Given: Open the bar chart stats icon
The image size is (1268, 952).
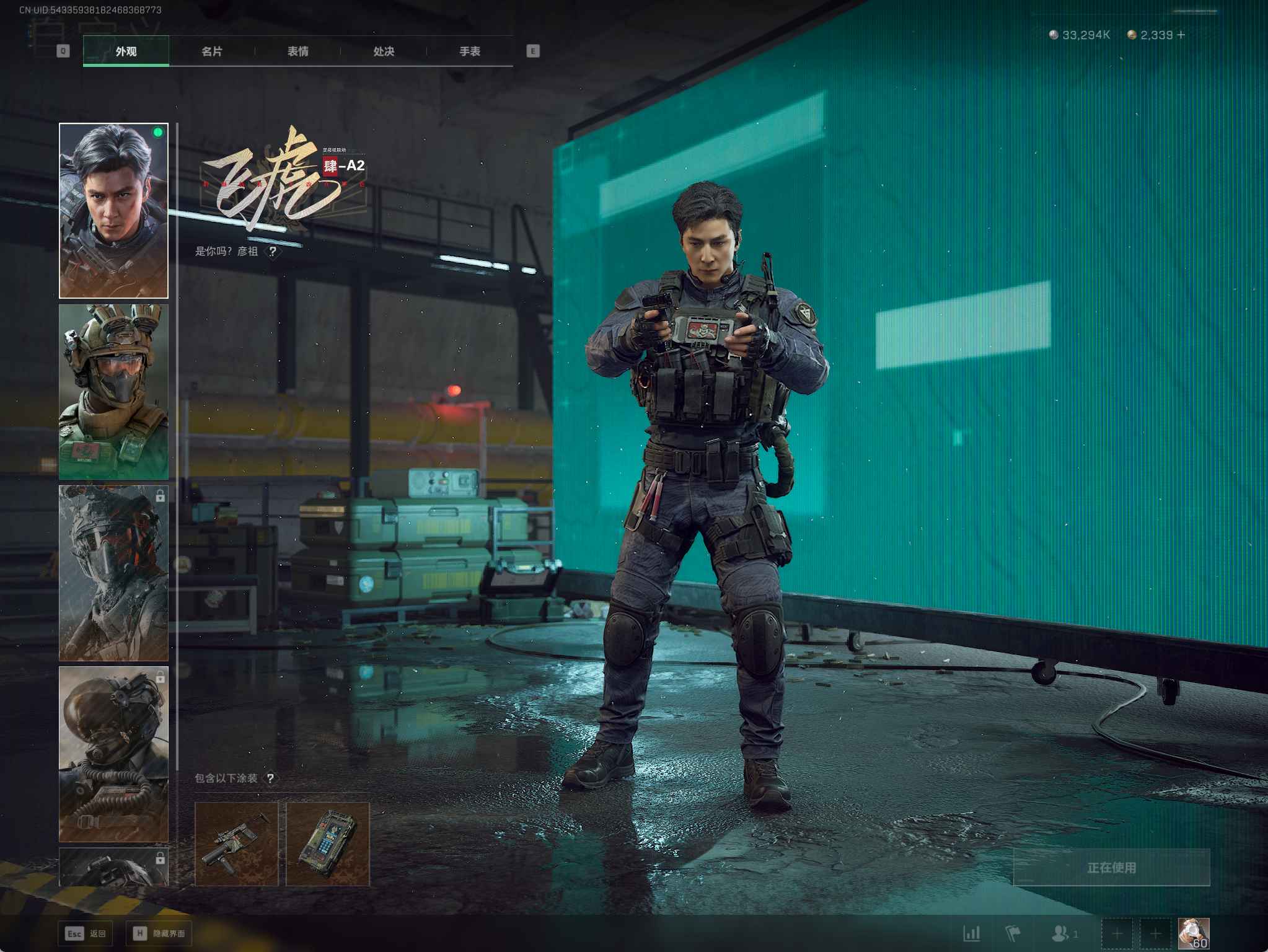Looking at the screenshot, I should click(971, 933).
